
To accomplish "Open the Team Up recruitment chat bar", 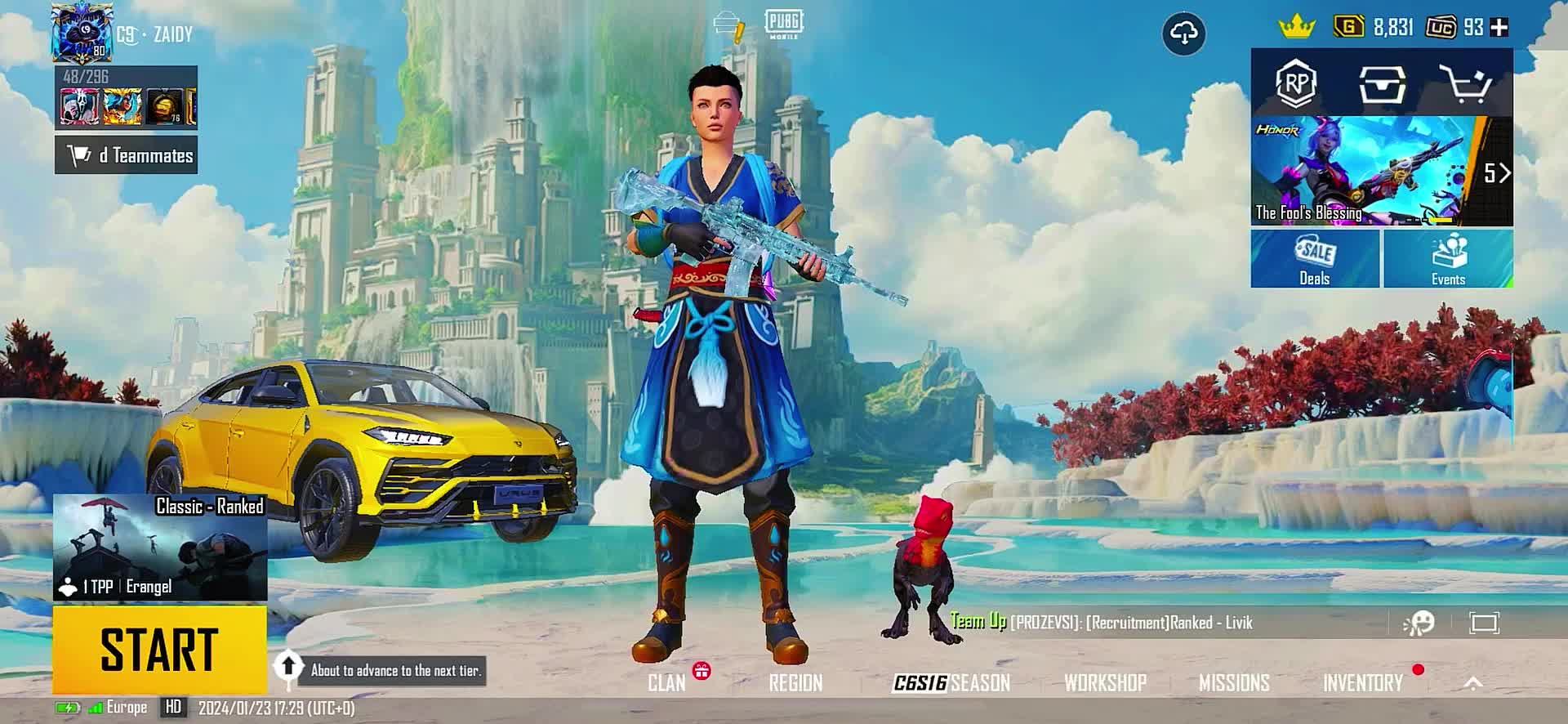I will (1143, 623).
